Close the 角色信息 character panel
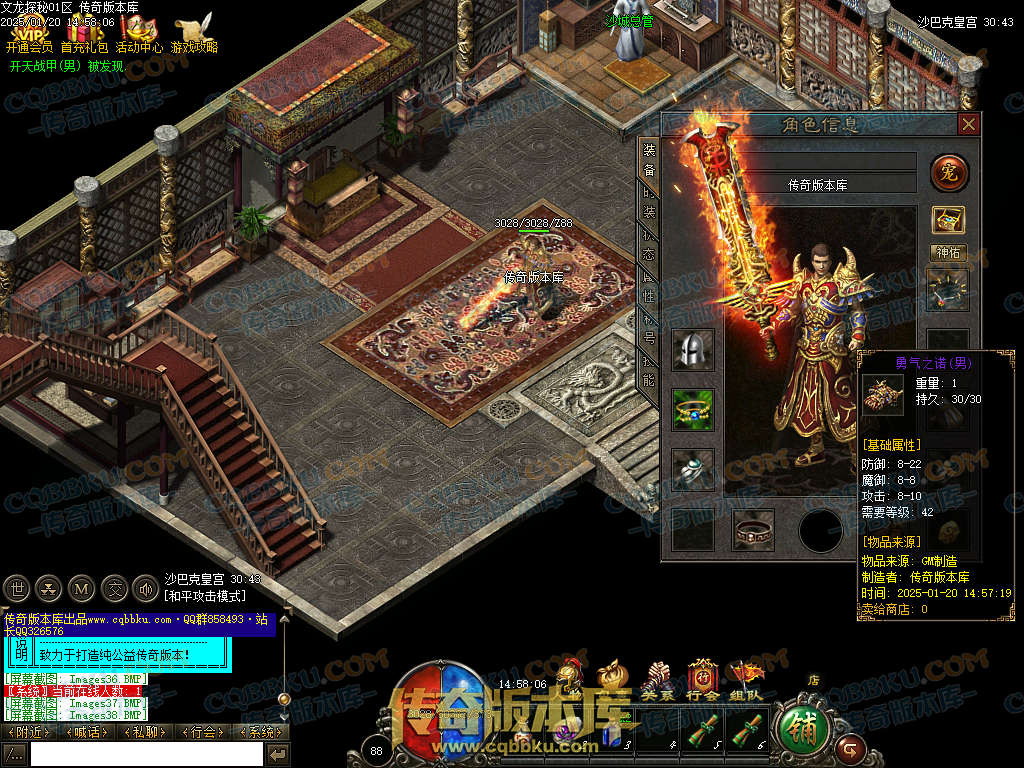Image resolution: width=1024 pixels, height=768 pixels. pyautogui.click(x=968, y=124)
